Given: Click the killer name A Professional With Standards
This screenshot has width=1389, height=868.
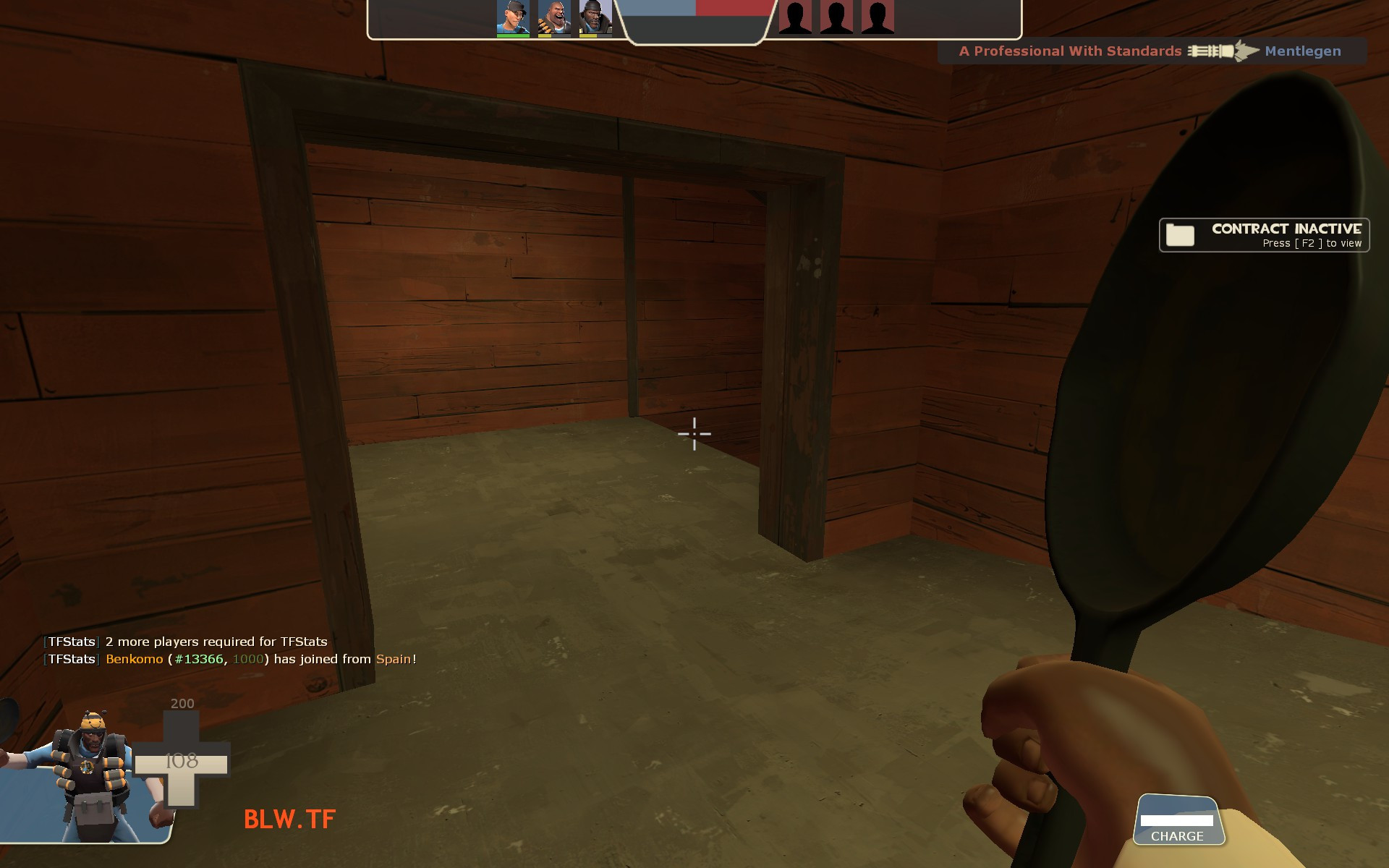Looking at the screenshot, I should coord(1072,51).
